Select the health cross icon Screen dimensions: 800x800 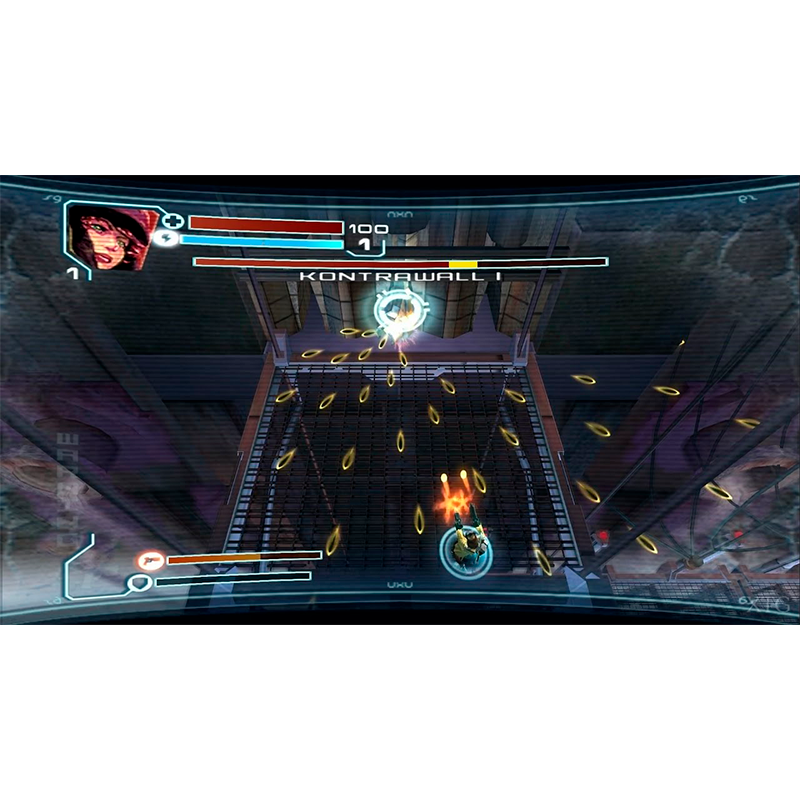173,222
